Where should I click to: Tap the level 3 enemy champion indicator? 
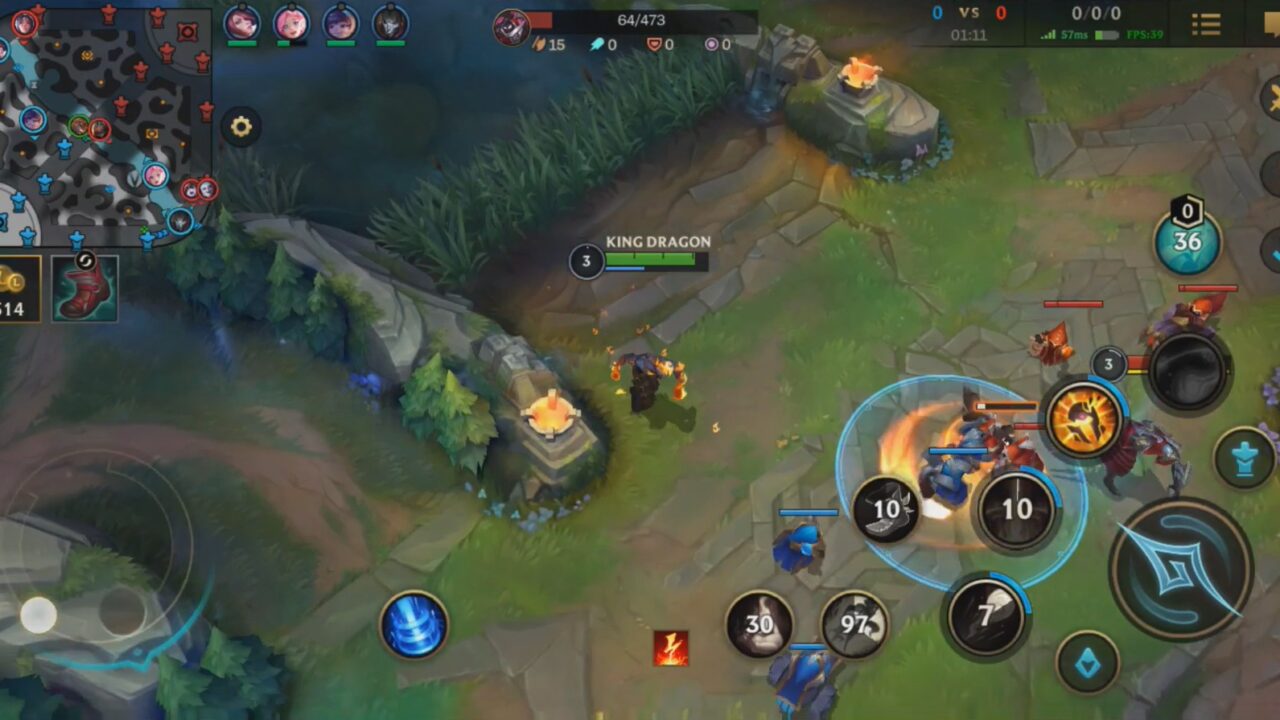point(1107,365)
